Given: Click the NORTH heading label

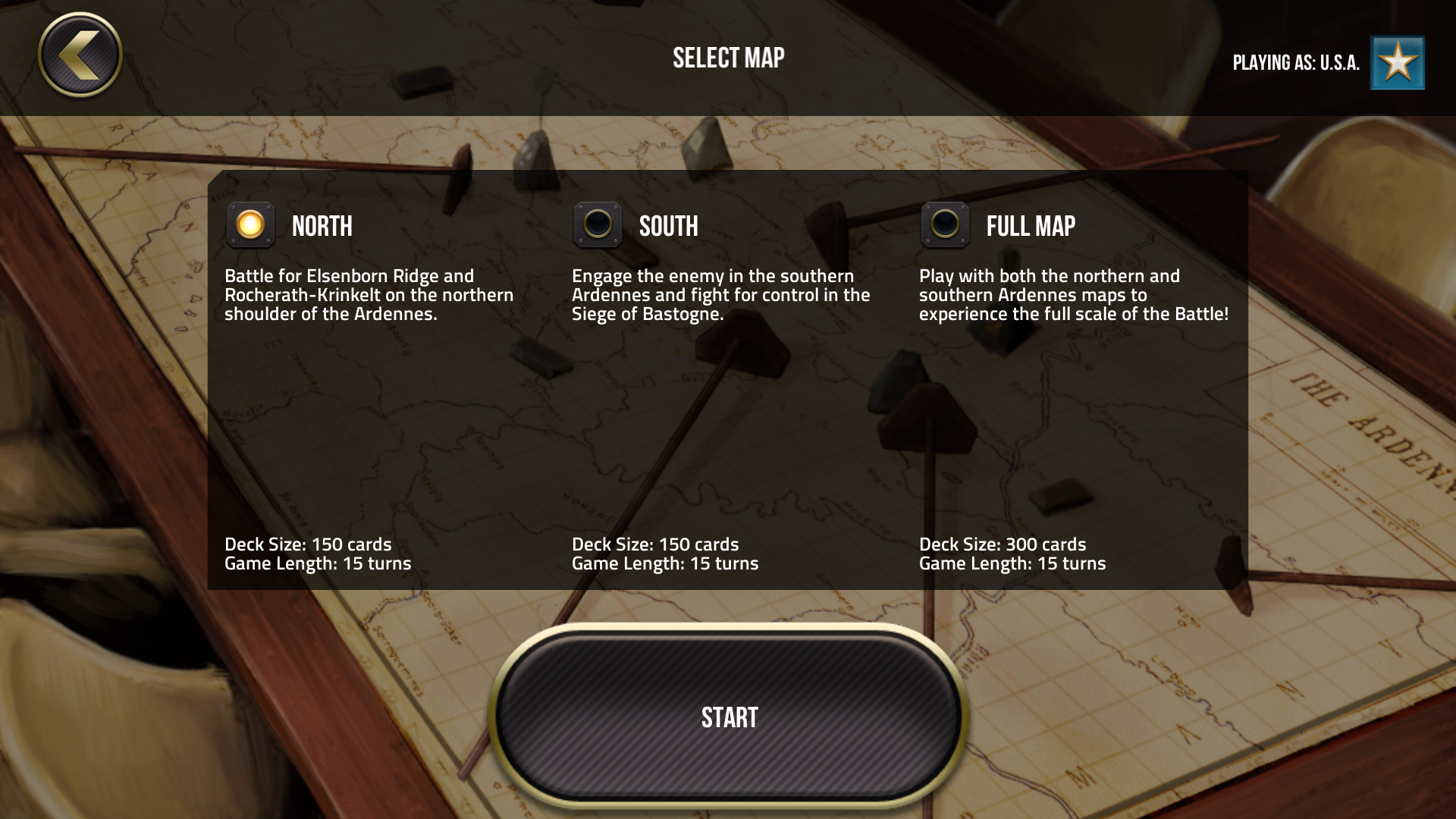Looking at the screenshot, I should tap(322, 225).
